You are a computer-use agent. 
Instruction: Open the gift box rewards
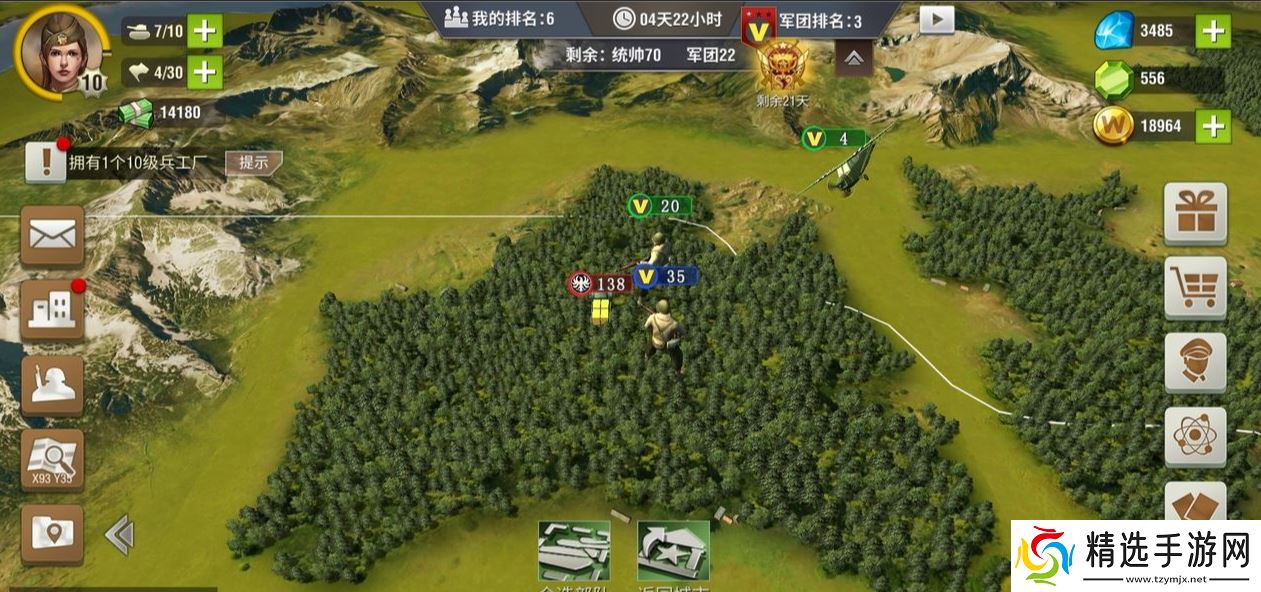1195,213
